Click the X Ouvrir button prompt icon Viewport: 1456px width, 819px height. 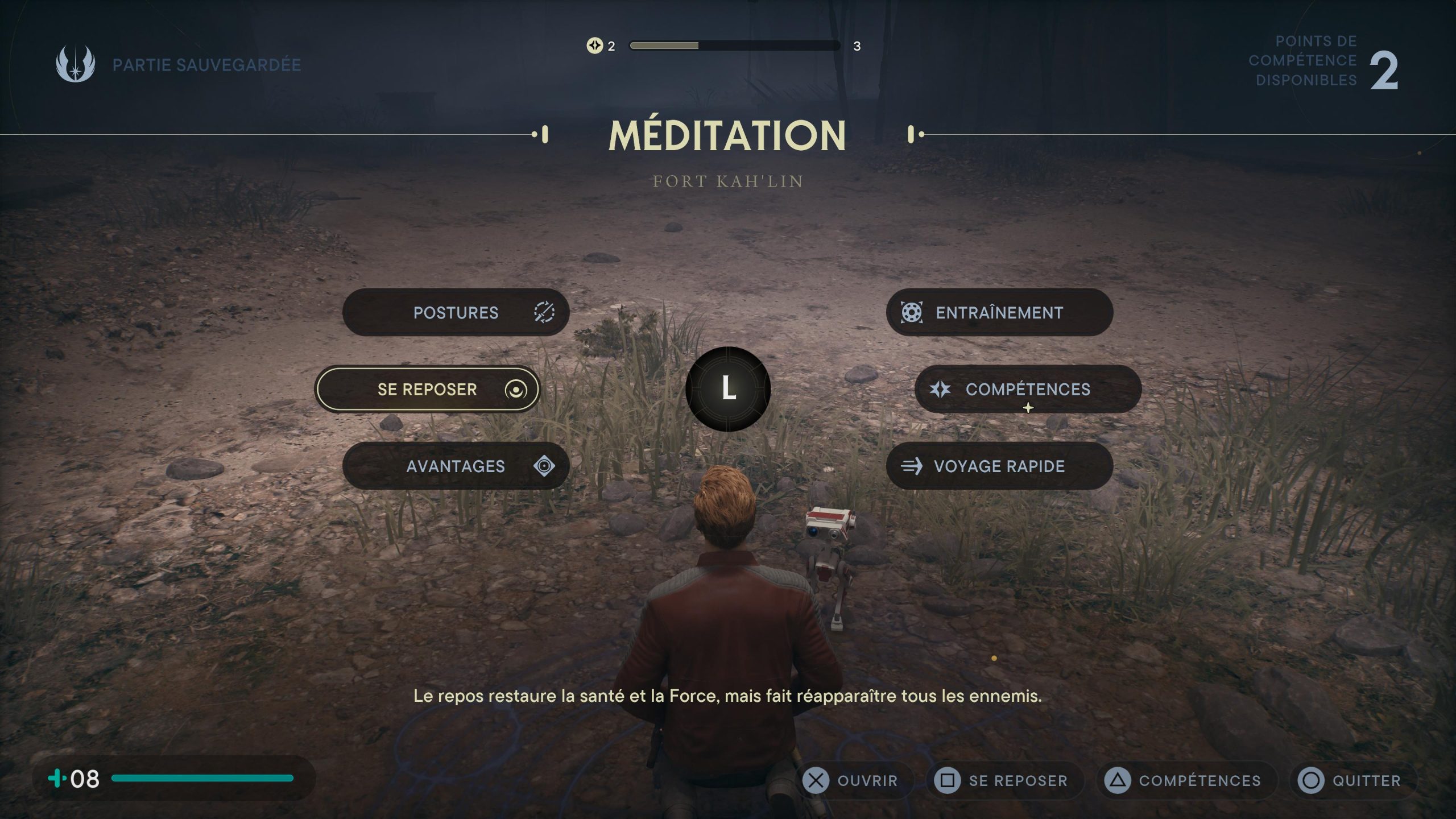(x=816, y=780)
